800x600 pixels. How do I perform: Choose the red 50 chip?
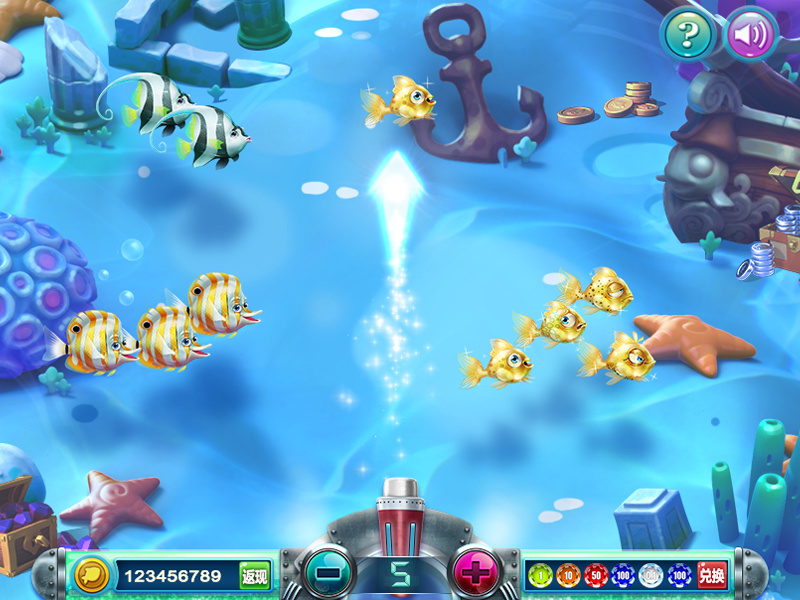click(x=596, y=575)
